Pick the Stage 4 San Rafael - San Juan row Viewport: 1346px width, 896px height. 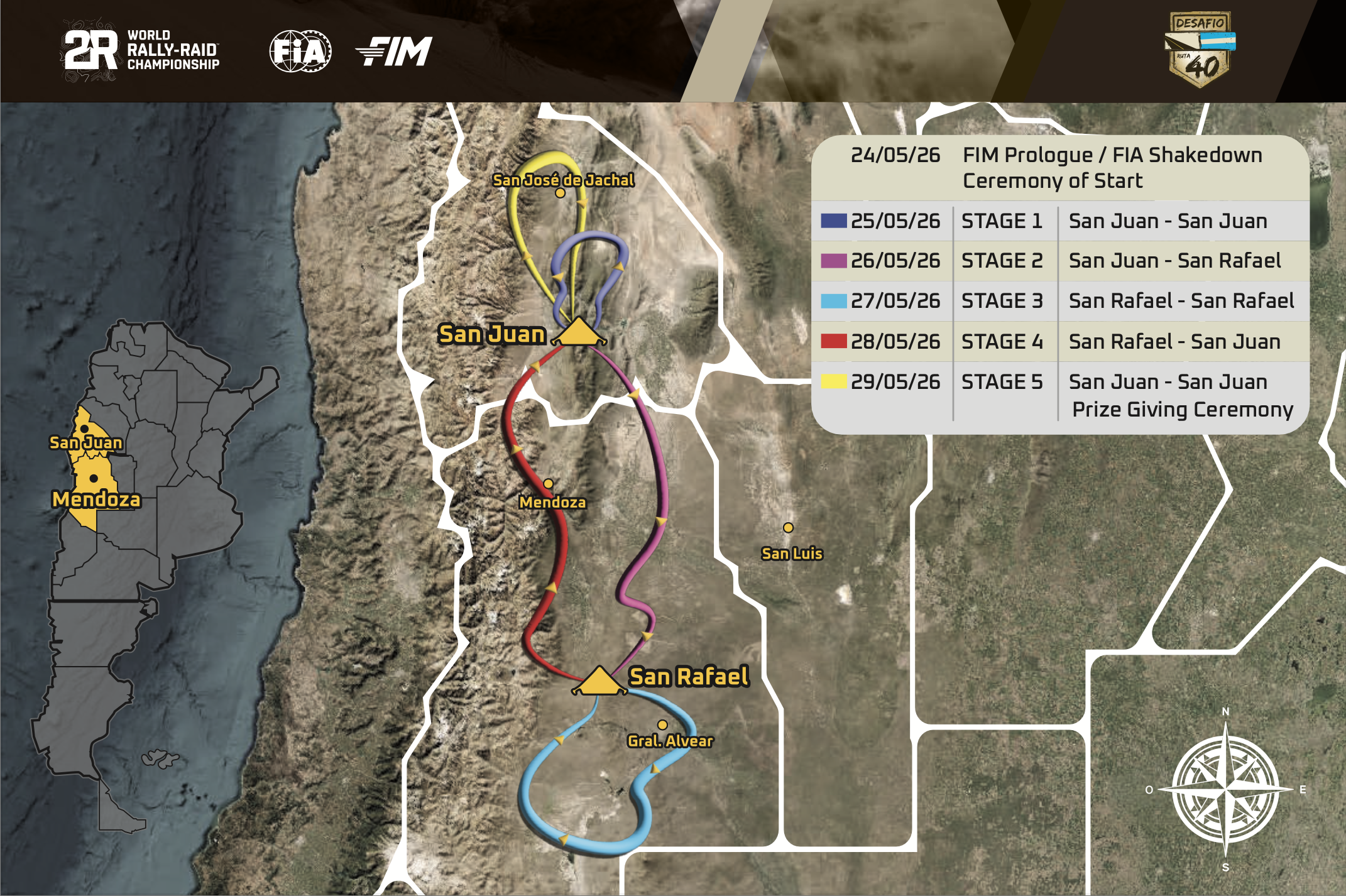click(1060, 341)
